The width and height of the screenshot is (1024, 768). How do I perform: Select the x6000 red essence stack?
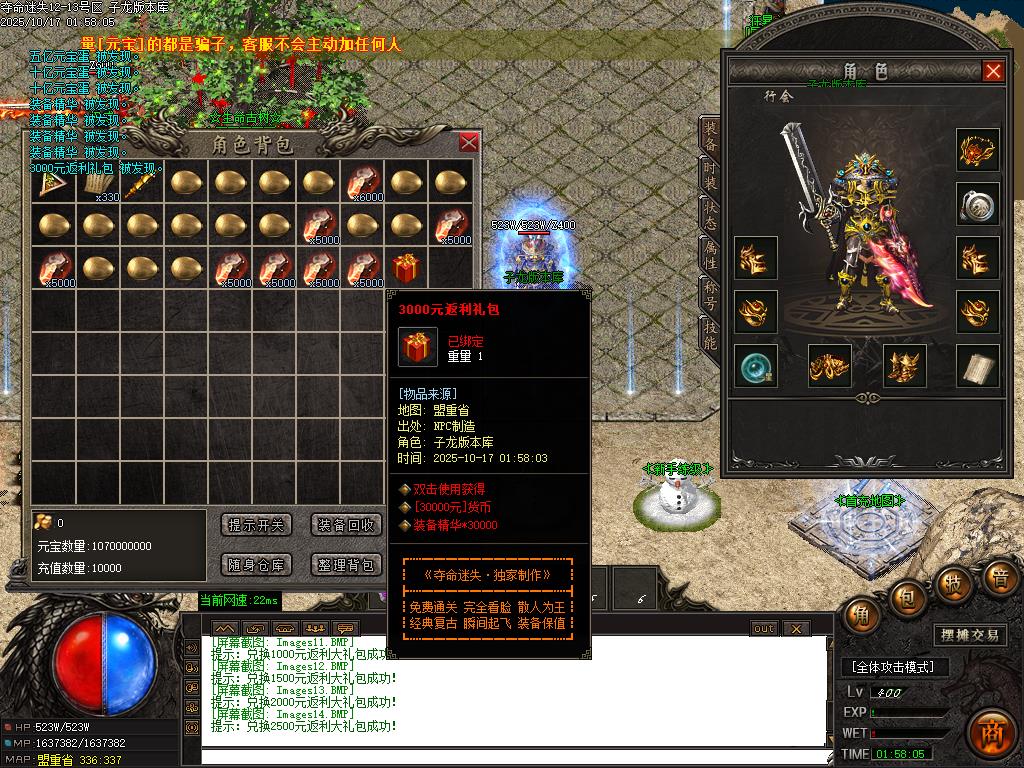(362, 184)
